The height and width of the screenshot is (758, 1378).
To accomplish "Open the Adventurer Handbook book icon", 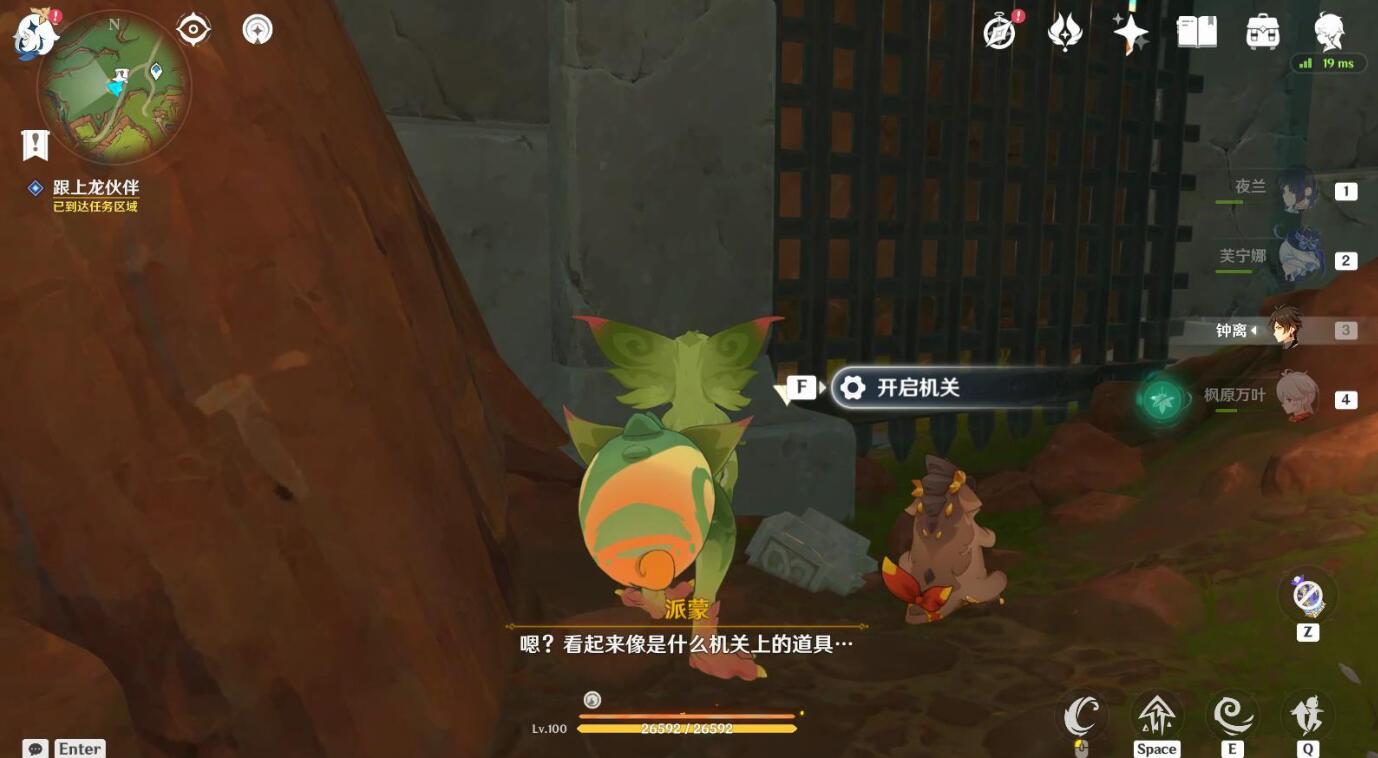I will [x=1197, y=32].
